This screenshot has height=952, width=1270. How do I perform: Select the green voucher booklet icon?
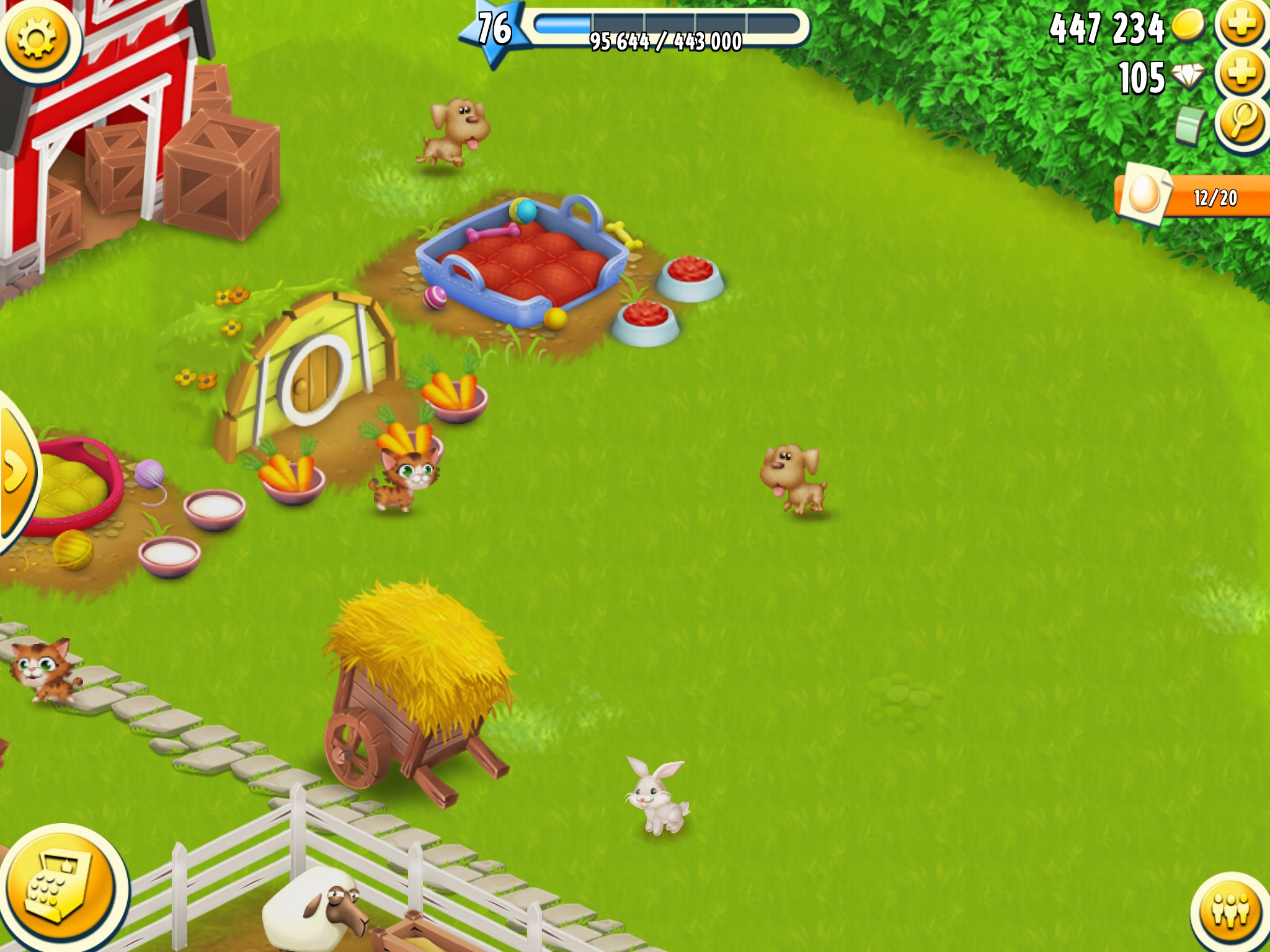pyautogui.click(x=1189, y=125)
